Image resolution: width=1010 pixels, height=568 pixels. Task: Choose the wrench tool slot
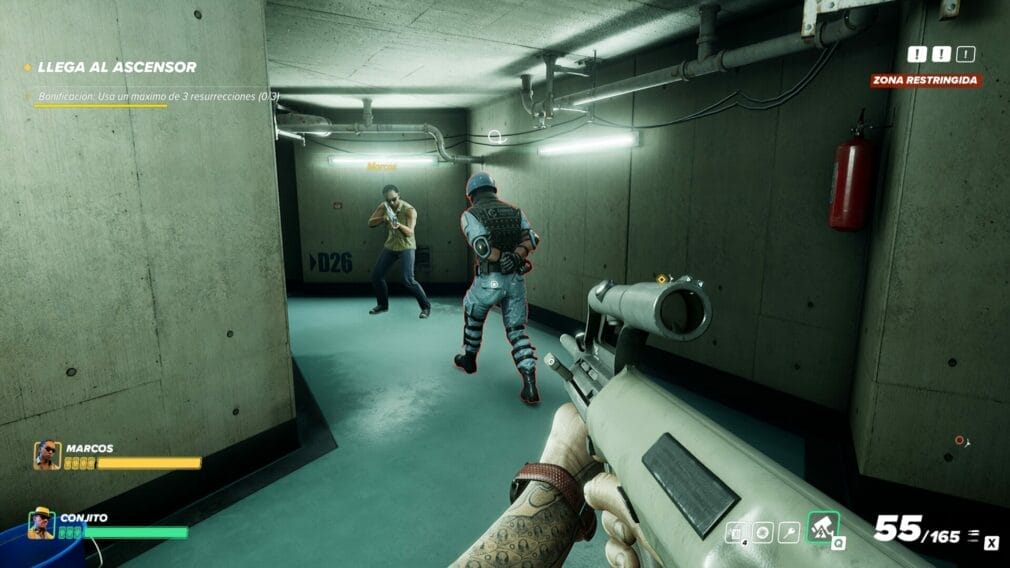[789, 533]
